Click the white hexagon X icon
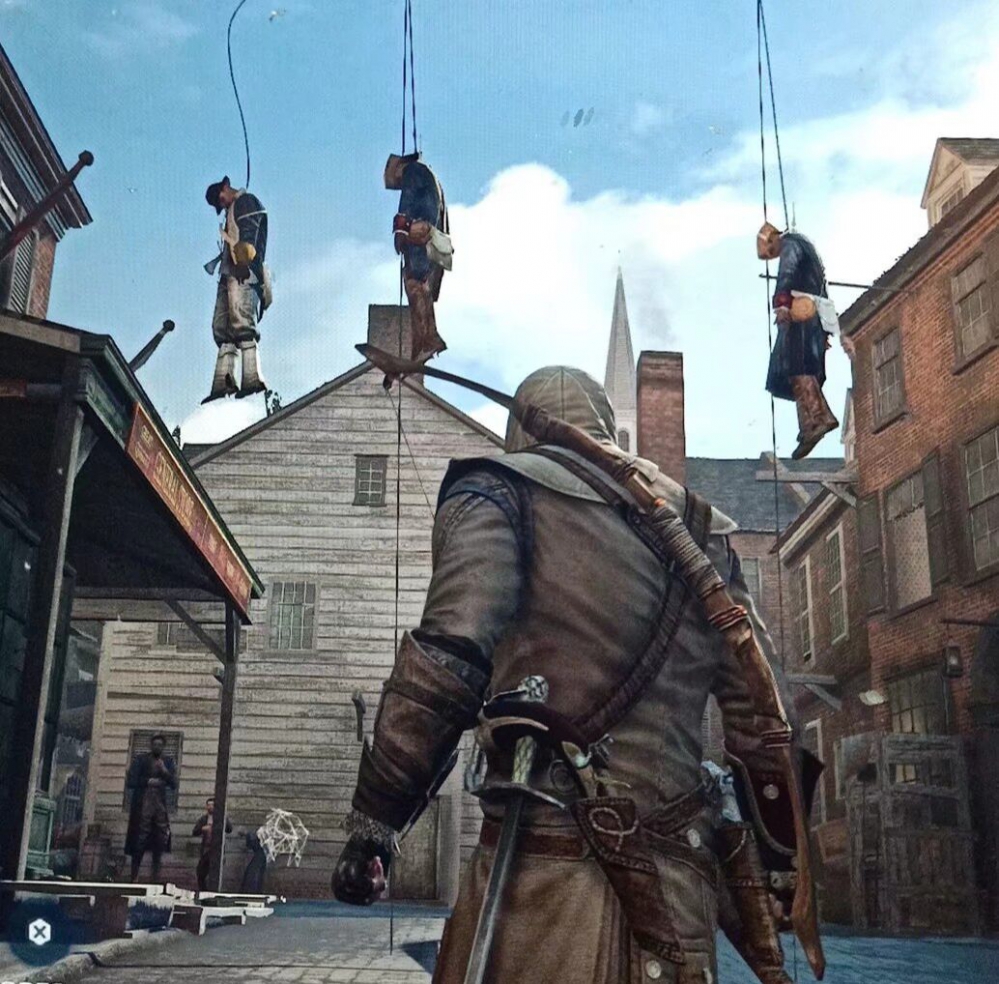Viewport: 999px width, 984px height. (x=39, y=932)
